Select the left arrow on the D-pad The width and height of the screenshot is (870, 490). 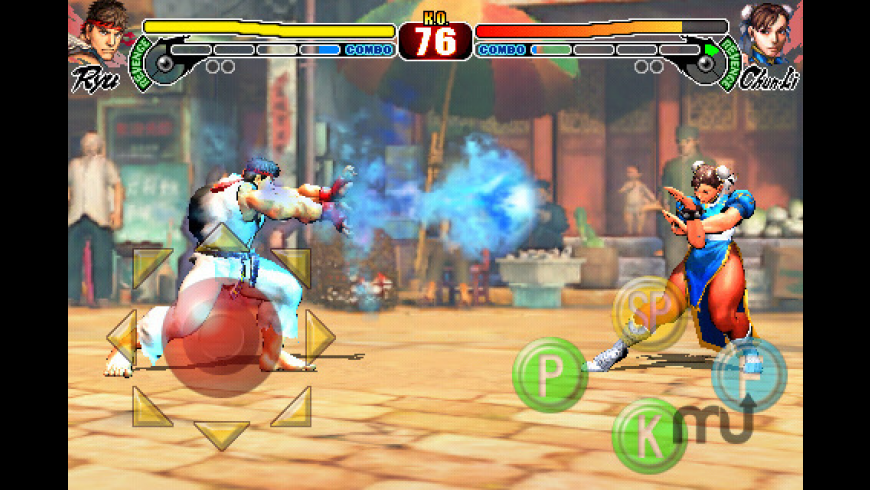click(122, 337)
